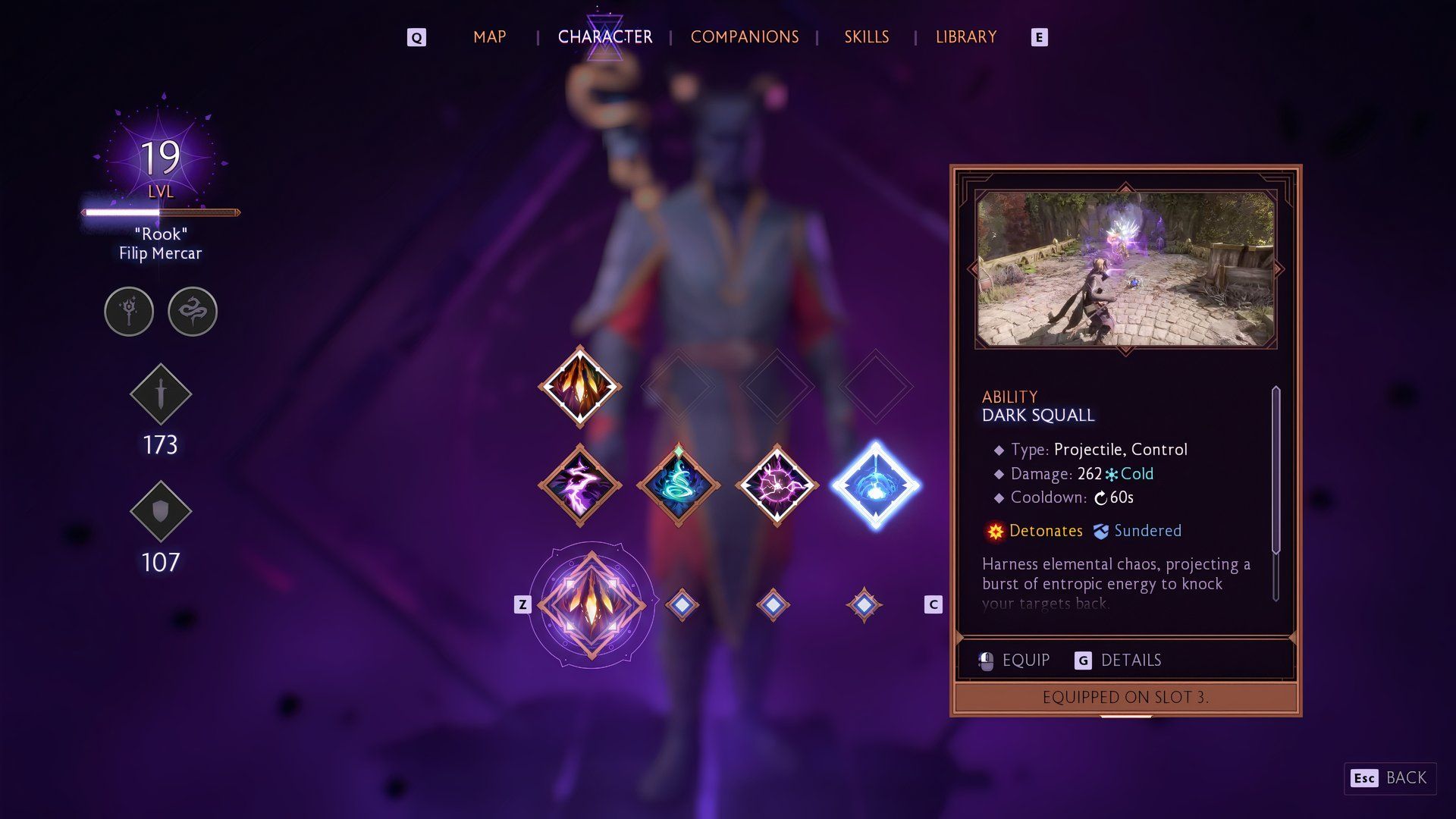The image size is (1456, 819).
Task: Select the large fire shard in slot Z
Action: [x=591, y=604]
